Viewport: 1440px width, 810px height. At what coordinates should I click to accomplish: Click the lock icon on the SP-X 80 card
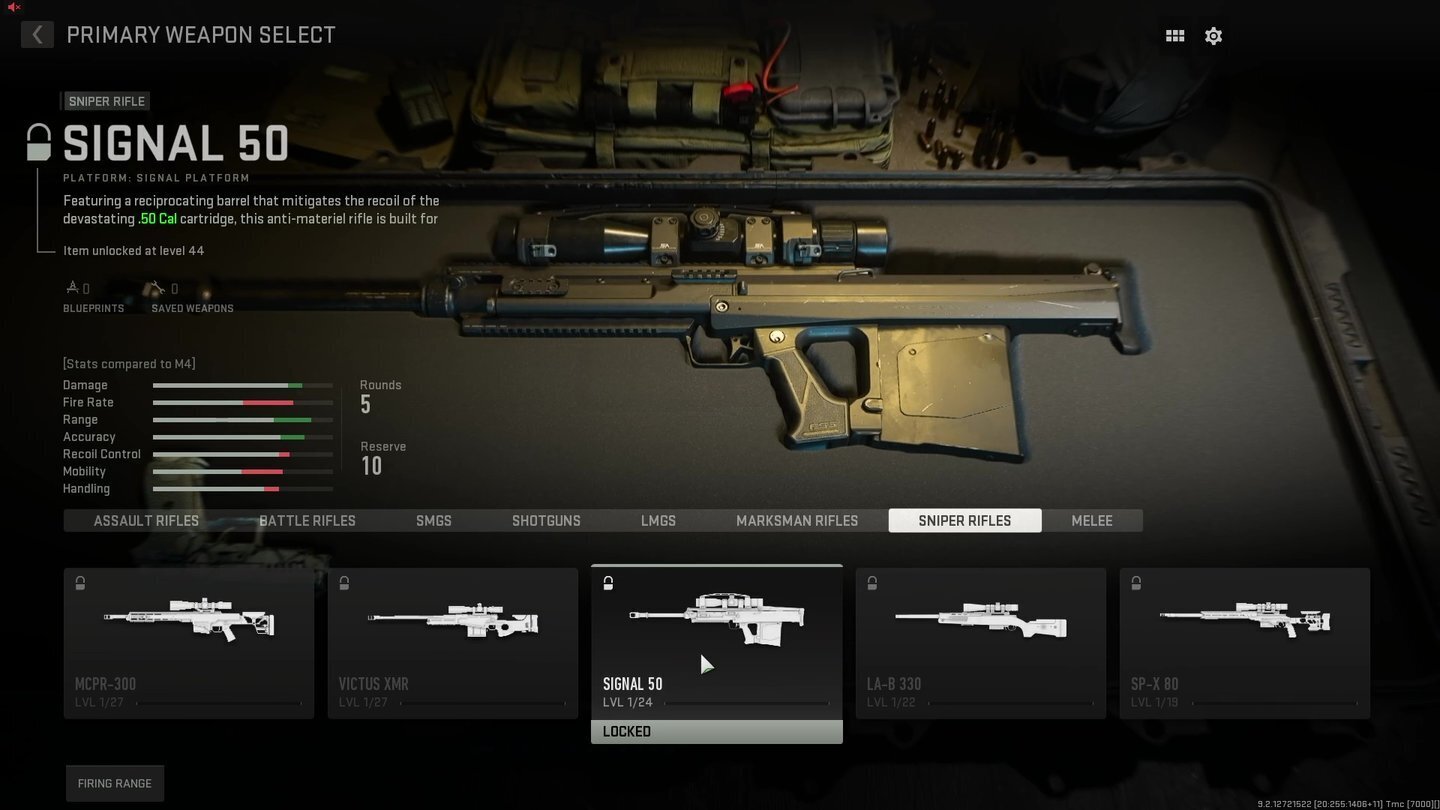pos(1136,583)
